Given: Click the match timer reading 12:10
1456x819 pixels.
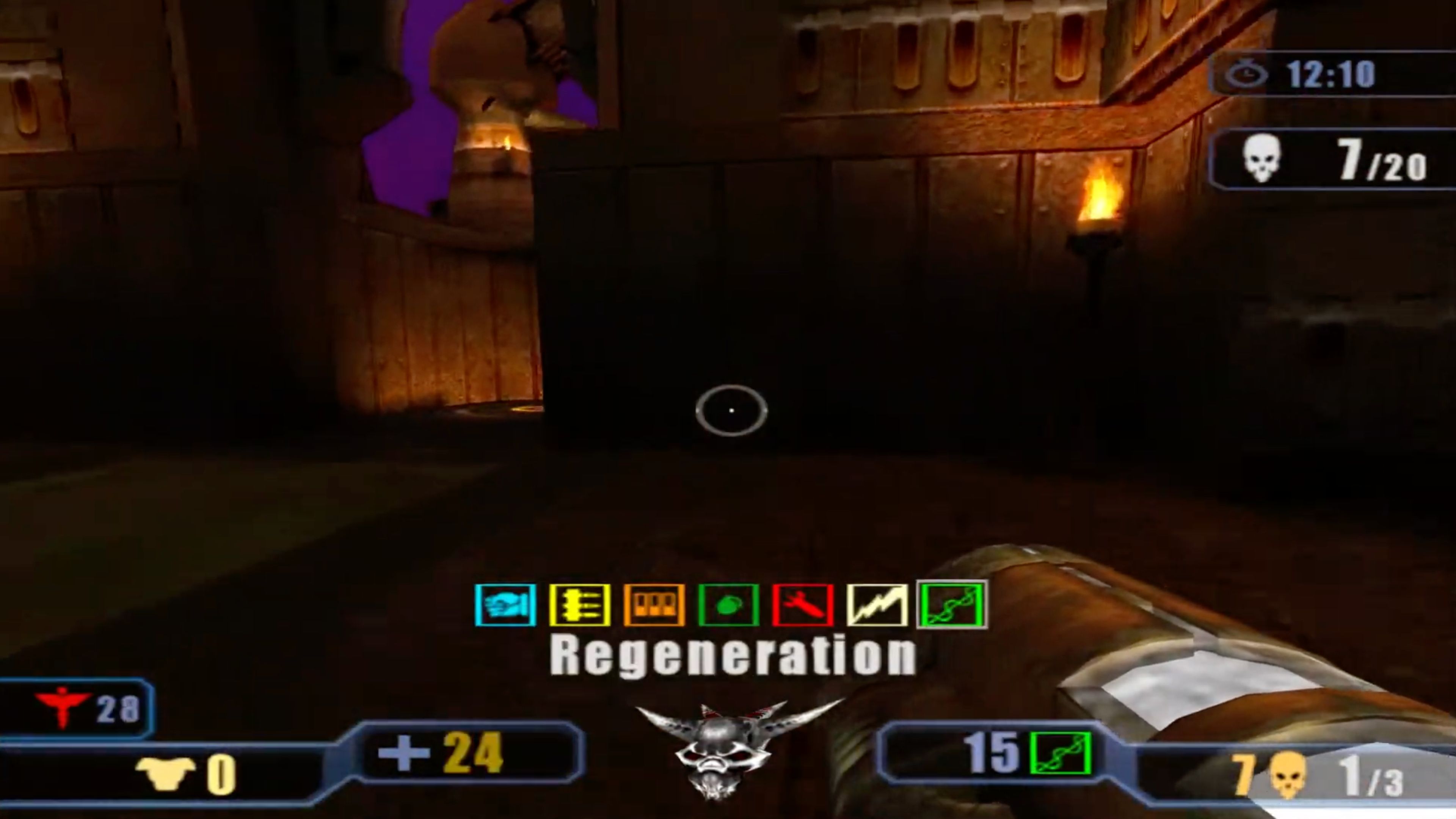Looking at the screenshot, I should tap(1334, 74).
